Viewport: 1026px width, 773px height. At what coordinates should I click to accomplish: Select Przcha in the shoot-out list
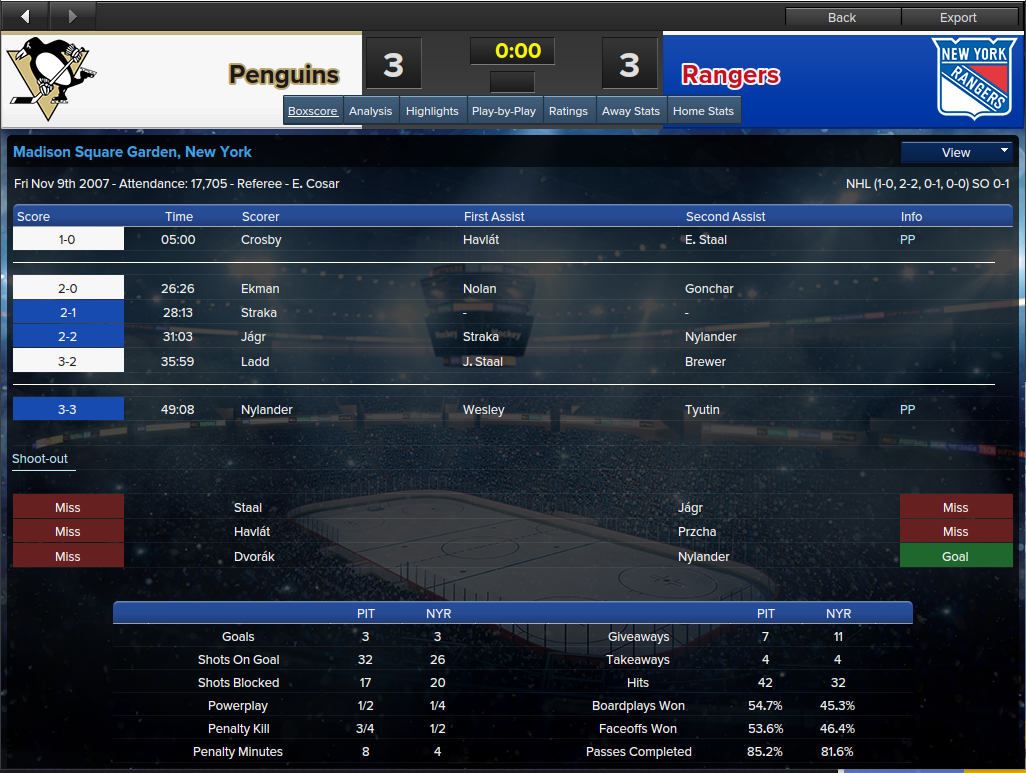[x=697, y=532]
